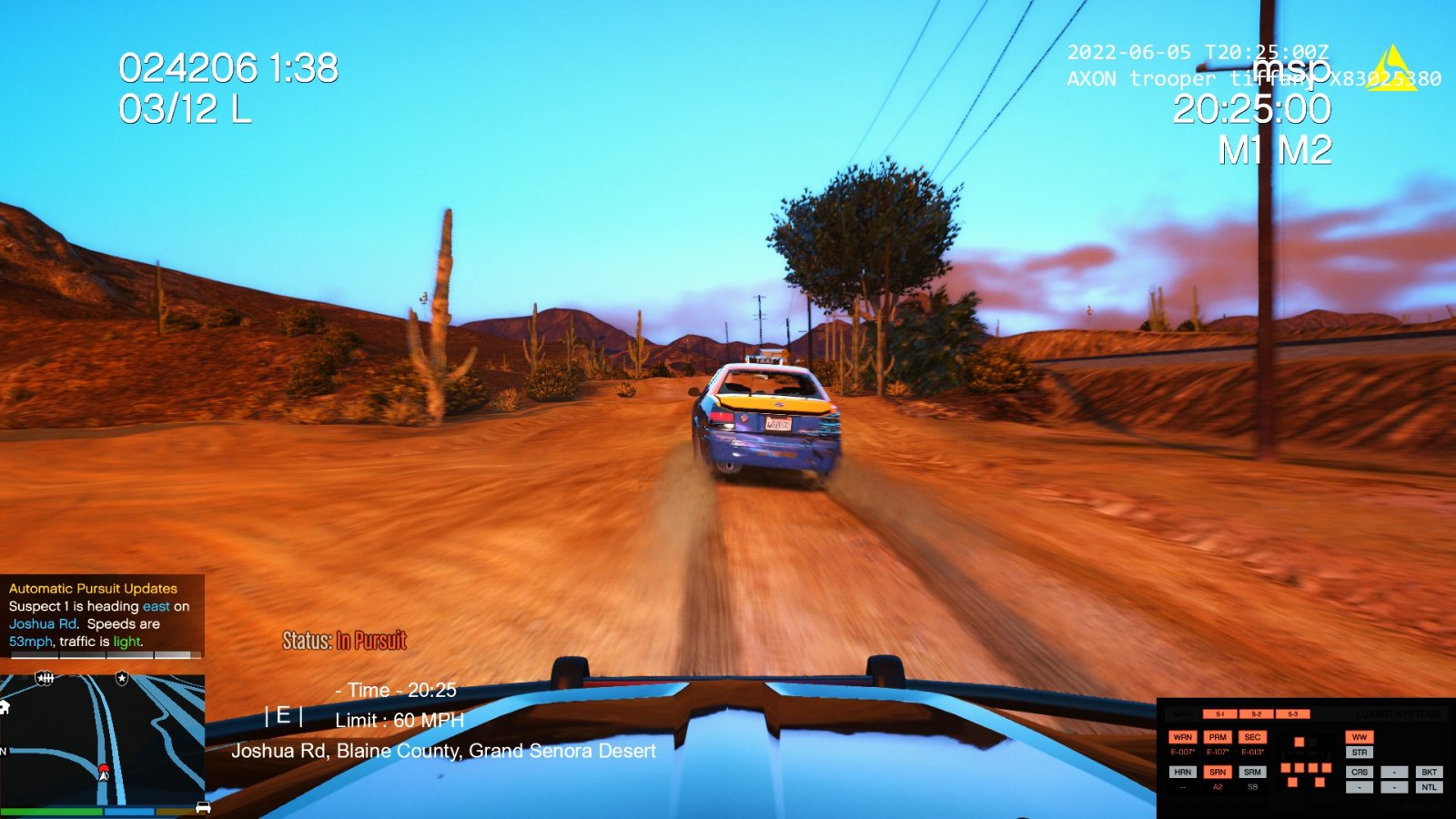Viewport: 1456px width, 819px height.
Task: Select the SRM siren mode button
Action: coord(1252,772)
